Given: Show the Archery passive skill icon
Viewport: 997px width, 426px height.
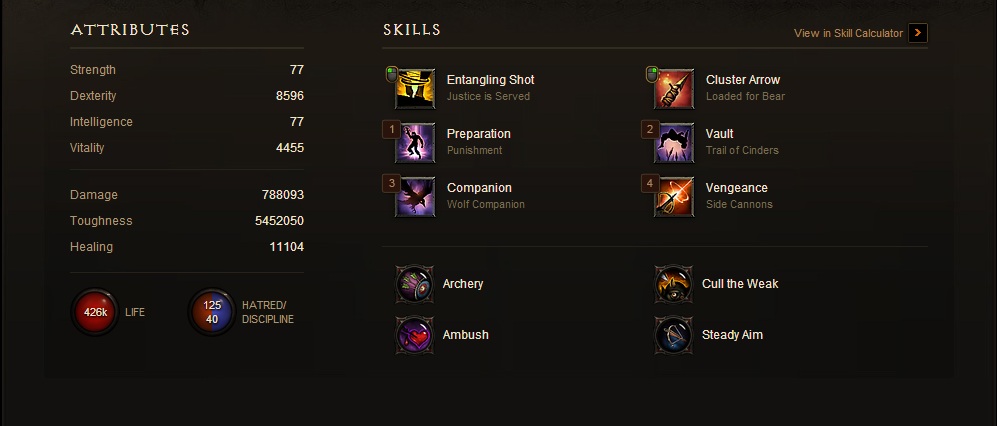Looking at the screenshot, I should tap(414, 284).
